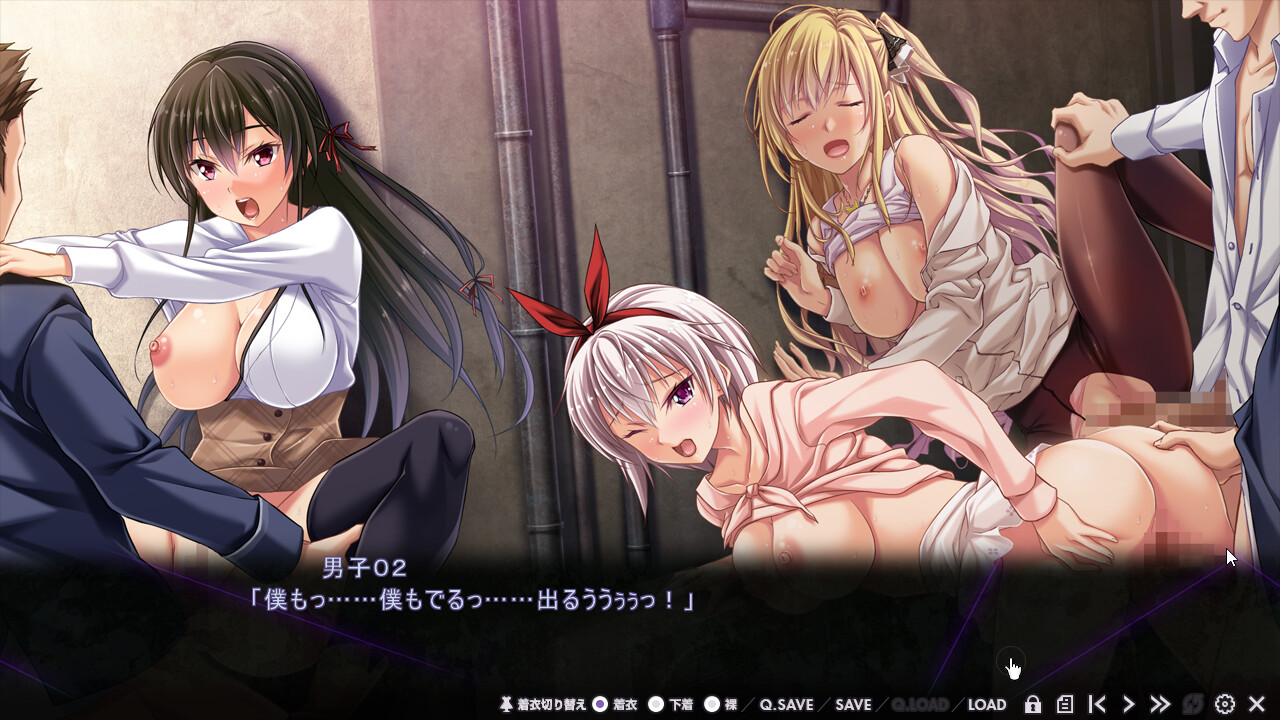Jump back with the previous-scene arrow
The height and width of the screenshot is (720, 1280).
point(1097,704)
